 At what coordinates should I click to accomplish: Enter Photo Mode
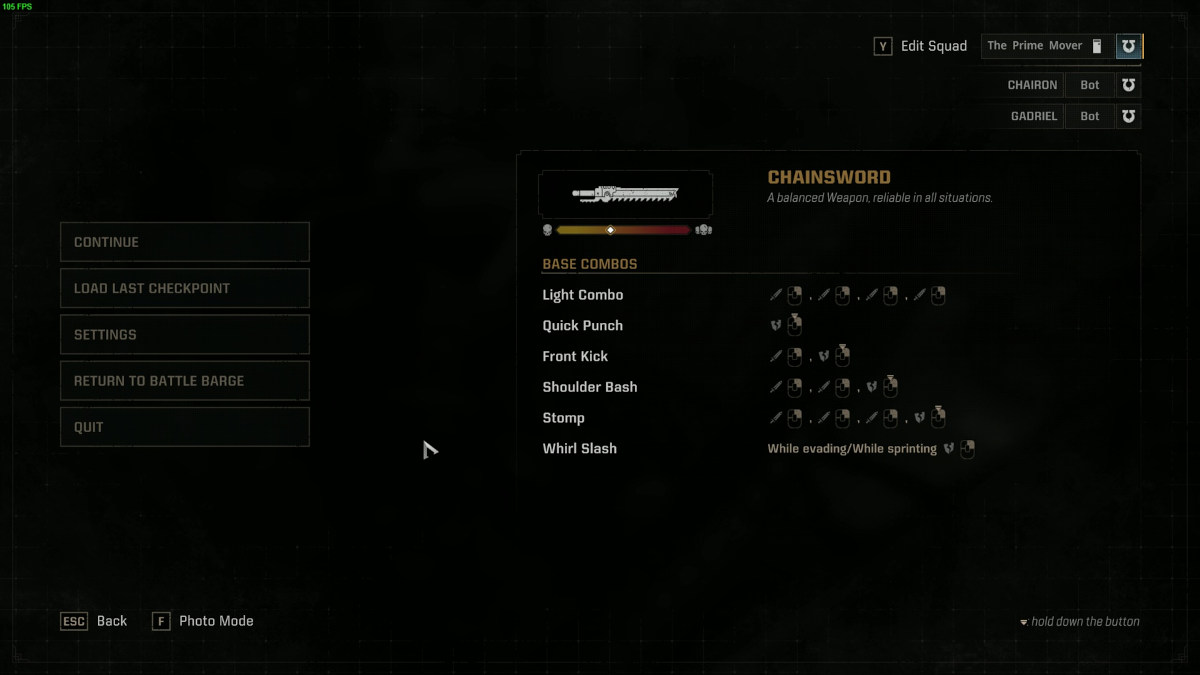pyautogui.click(x=203, y=621)
